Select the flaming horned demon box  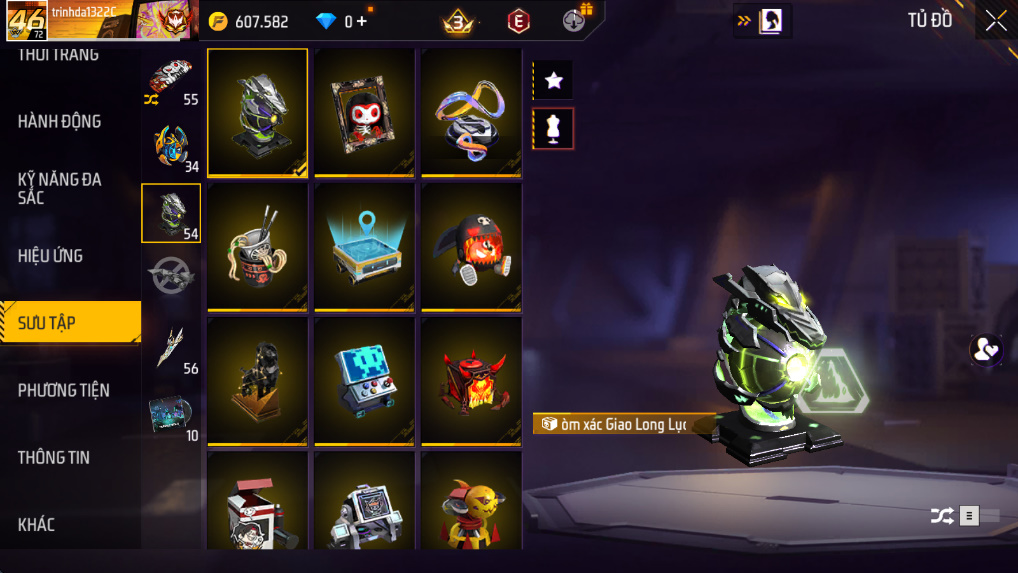471,380
